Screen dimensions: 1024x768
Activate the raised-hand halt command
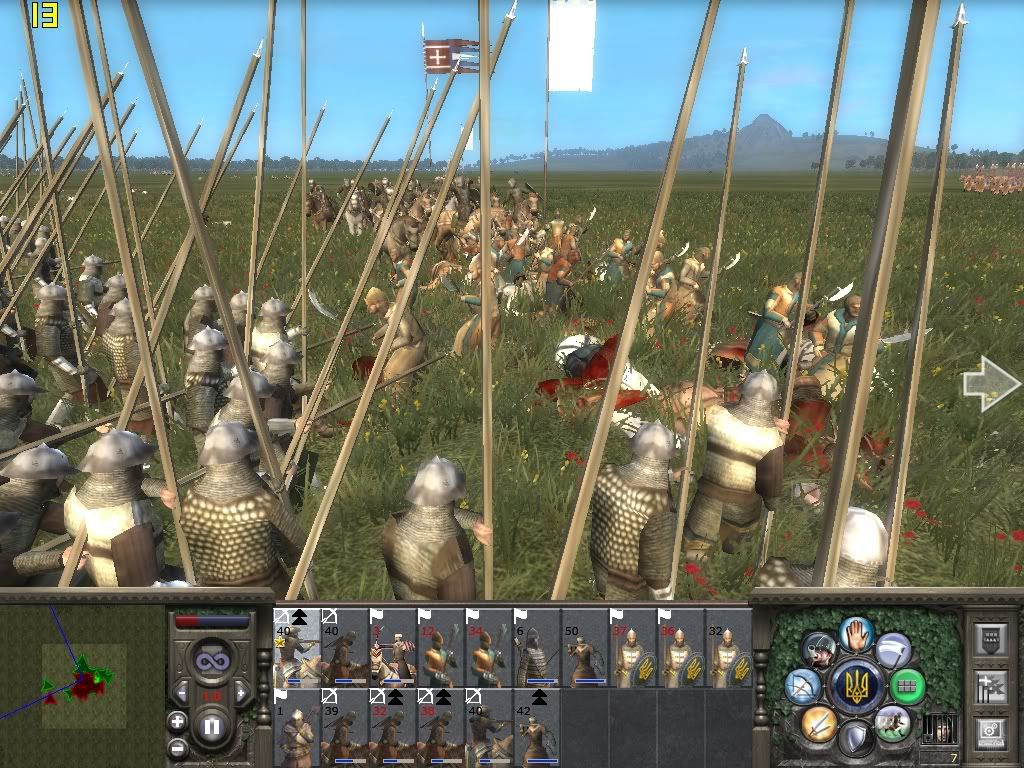click(x=856, y=635)
